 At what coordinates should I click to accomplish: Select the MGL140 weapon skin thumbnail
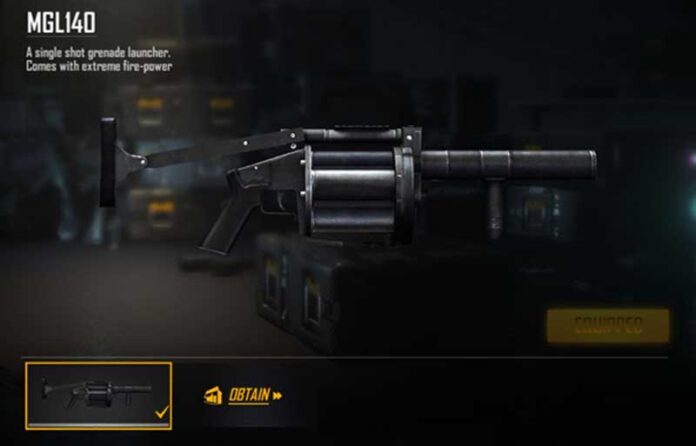tap(98, 395)
